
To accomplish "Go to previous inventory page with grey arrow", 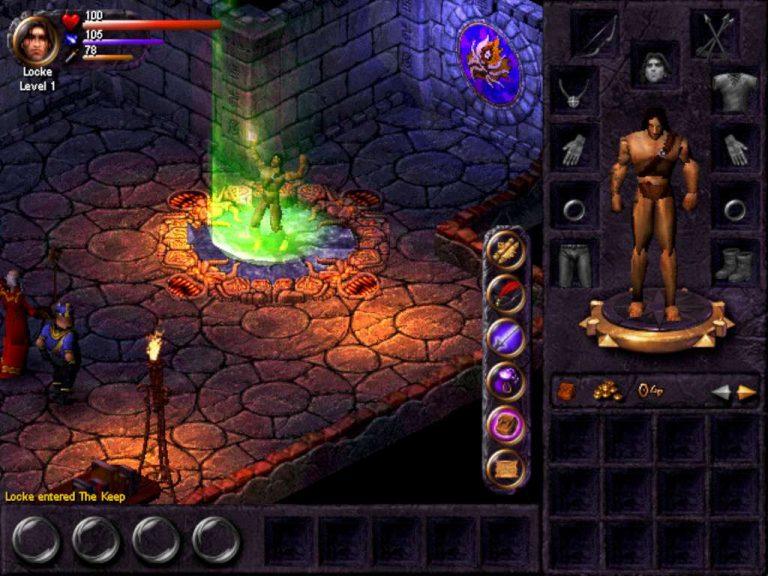I will pos(721,392).
